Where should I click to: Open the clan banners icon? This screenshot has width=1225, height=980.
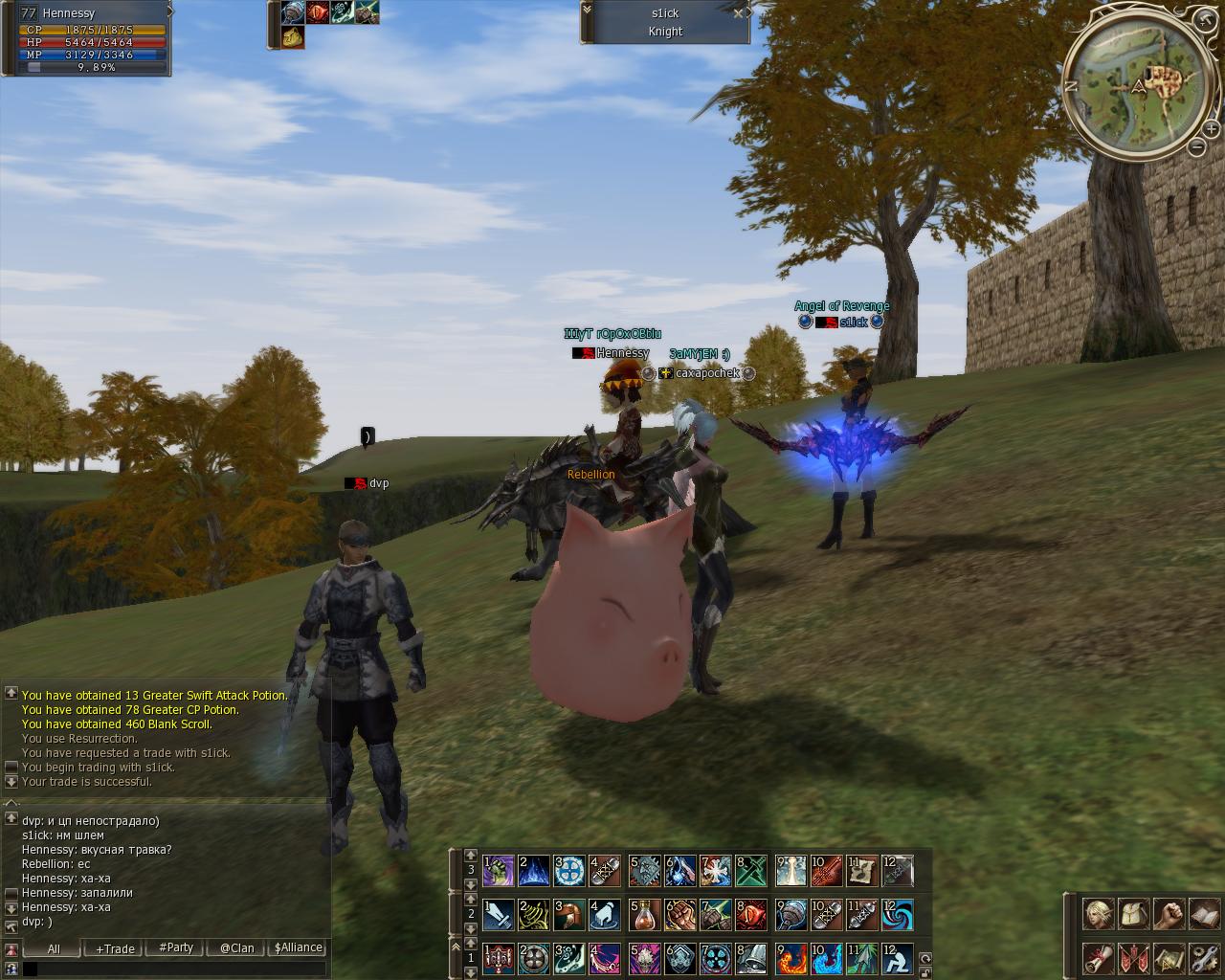[x=1133, y=957]
